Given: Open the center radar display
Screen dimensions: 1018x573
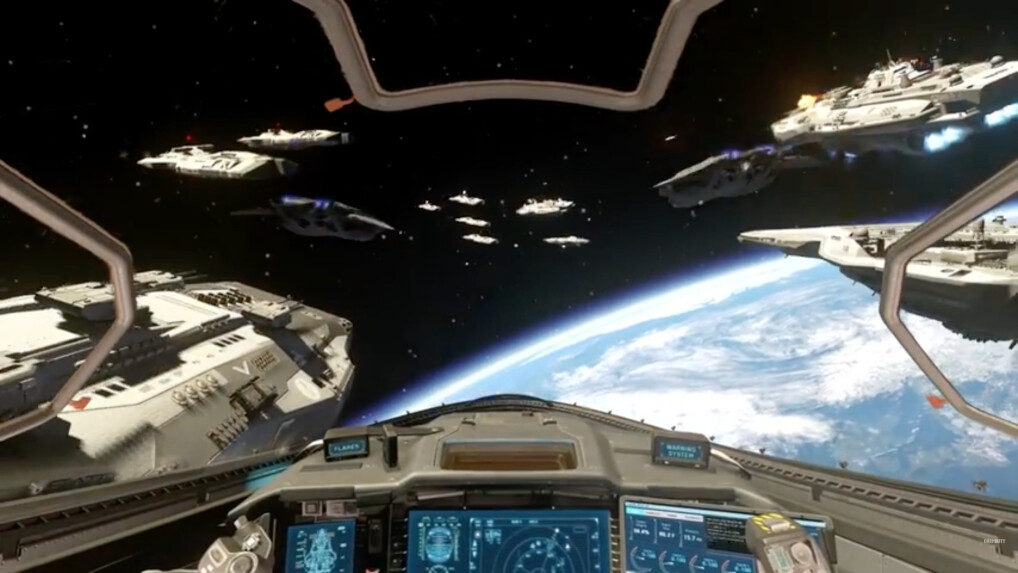Looking at the screenshot, I should click(508, 542).
